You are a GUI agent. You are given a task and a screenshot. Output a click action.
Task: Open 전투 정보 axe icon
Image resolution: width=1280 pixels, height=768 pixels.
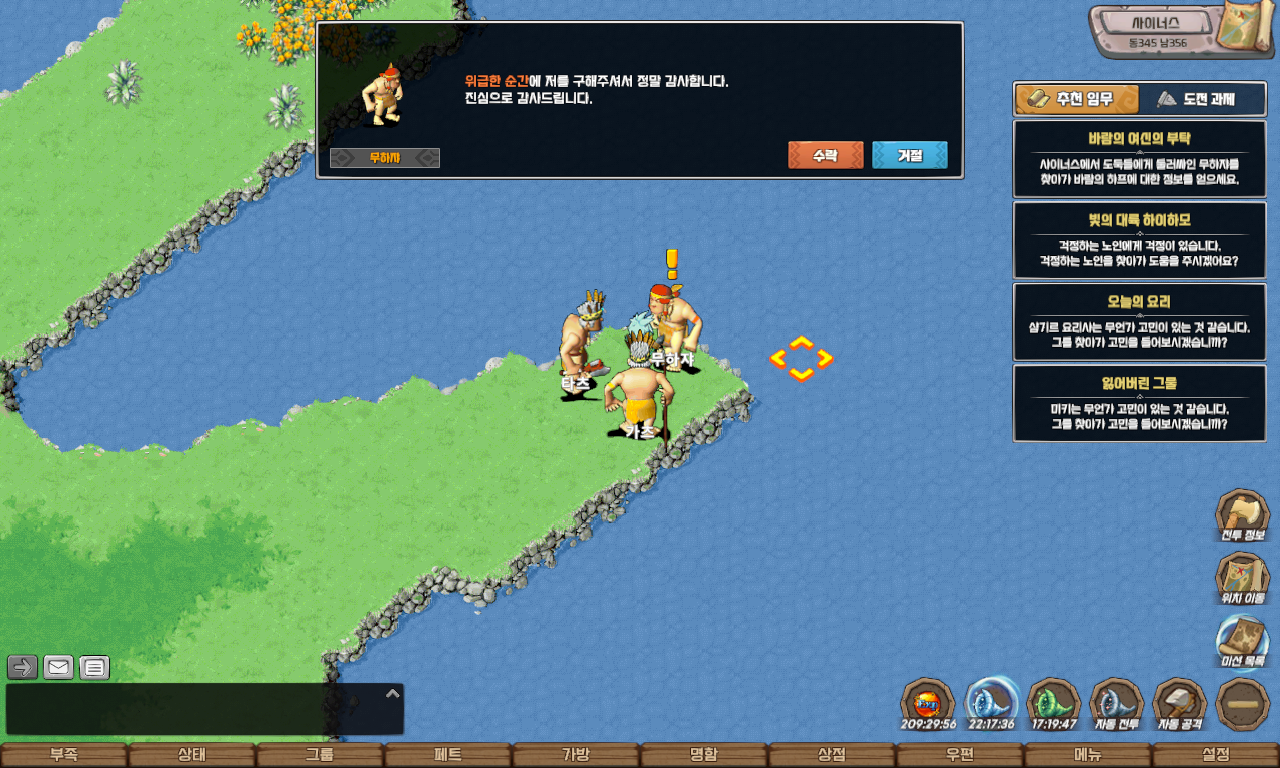1242,515
